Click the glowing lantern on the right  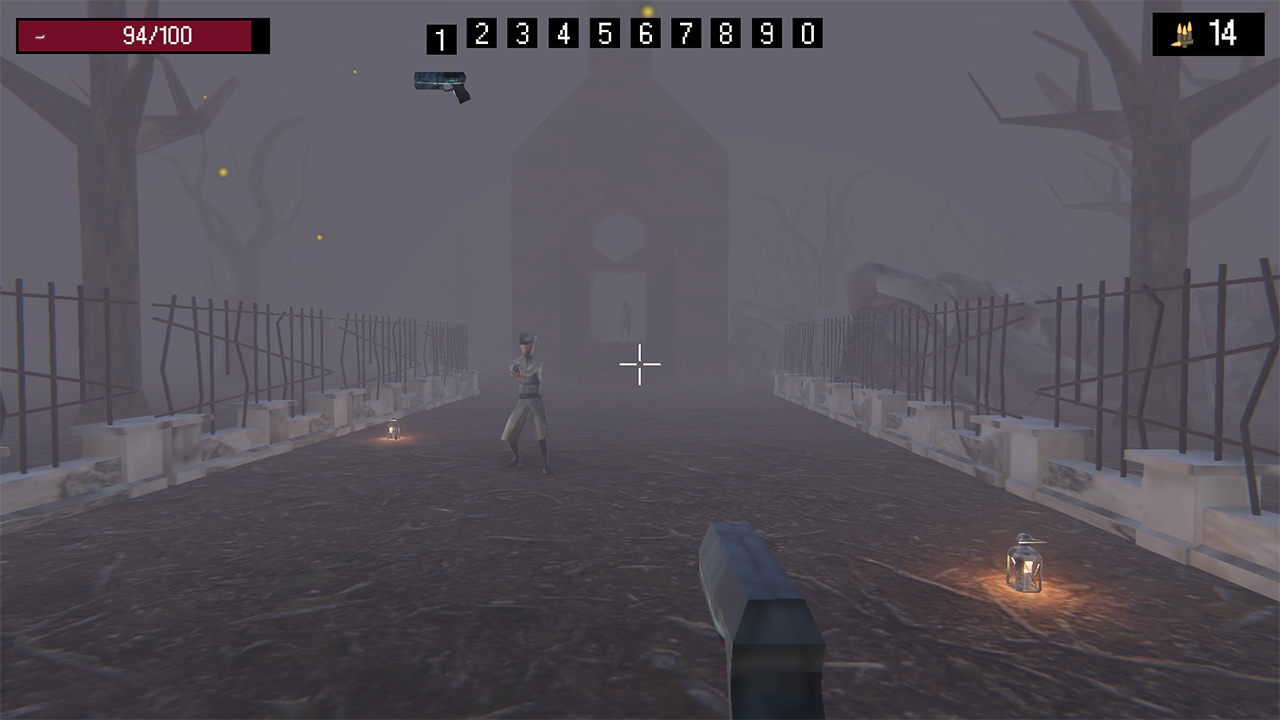(1024, 565)
